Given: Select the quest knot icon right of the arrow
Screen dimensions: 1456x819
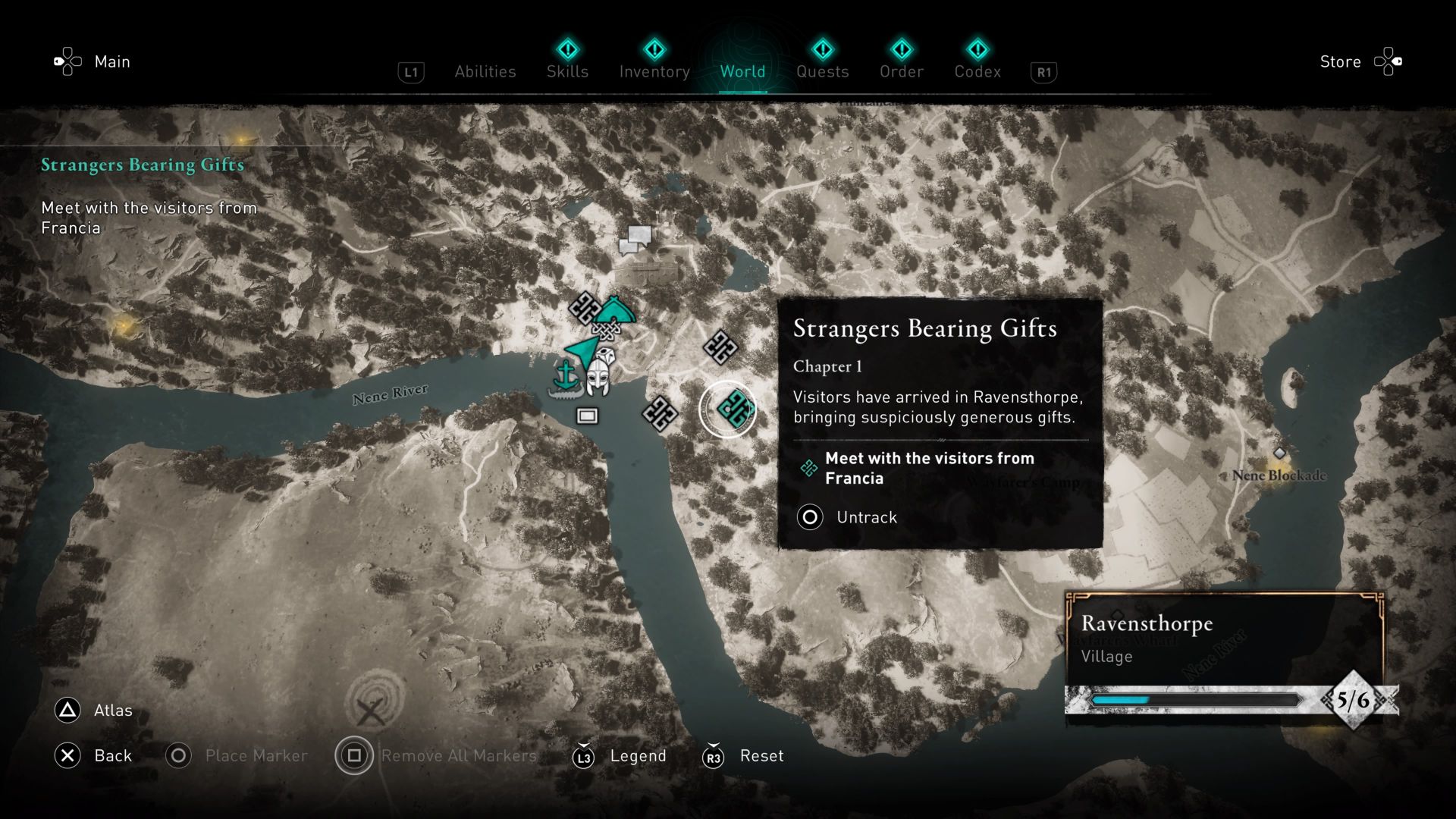Looking at the screenshot, I should pos(720,345).
